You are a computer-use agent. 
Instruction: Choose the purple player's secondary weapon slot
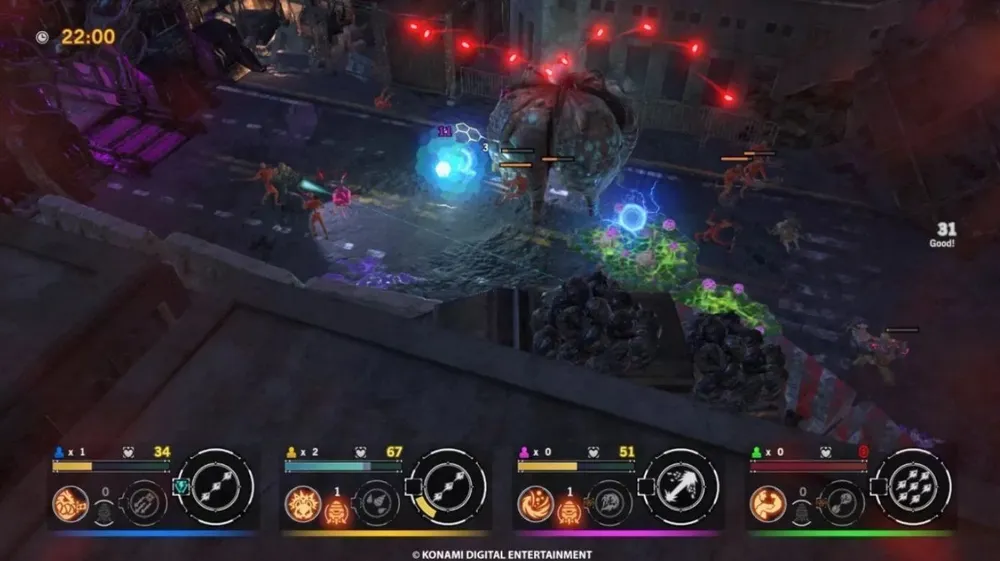pyautogui.click(x=608, y=502)
